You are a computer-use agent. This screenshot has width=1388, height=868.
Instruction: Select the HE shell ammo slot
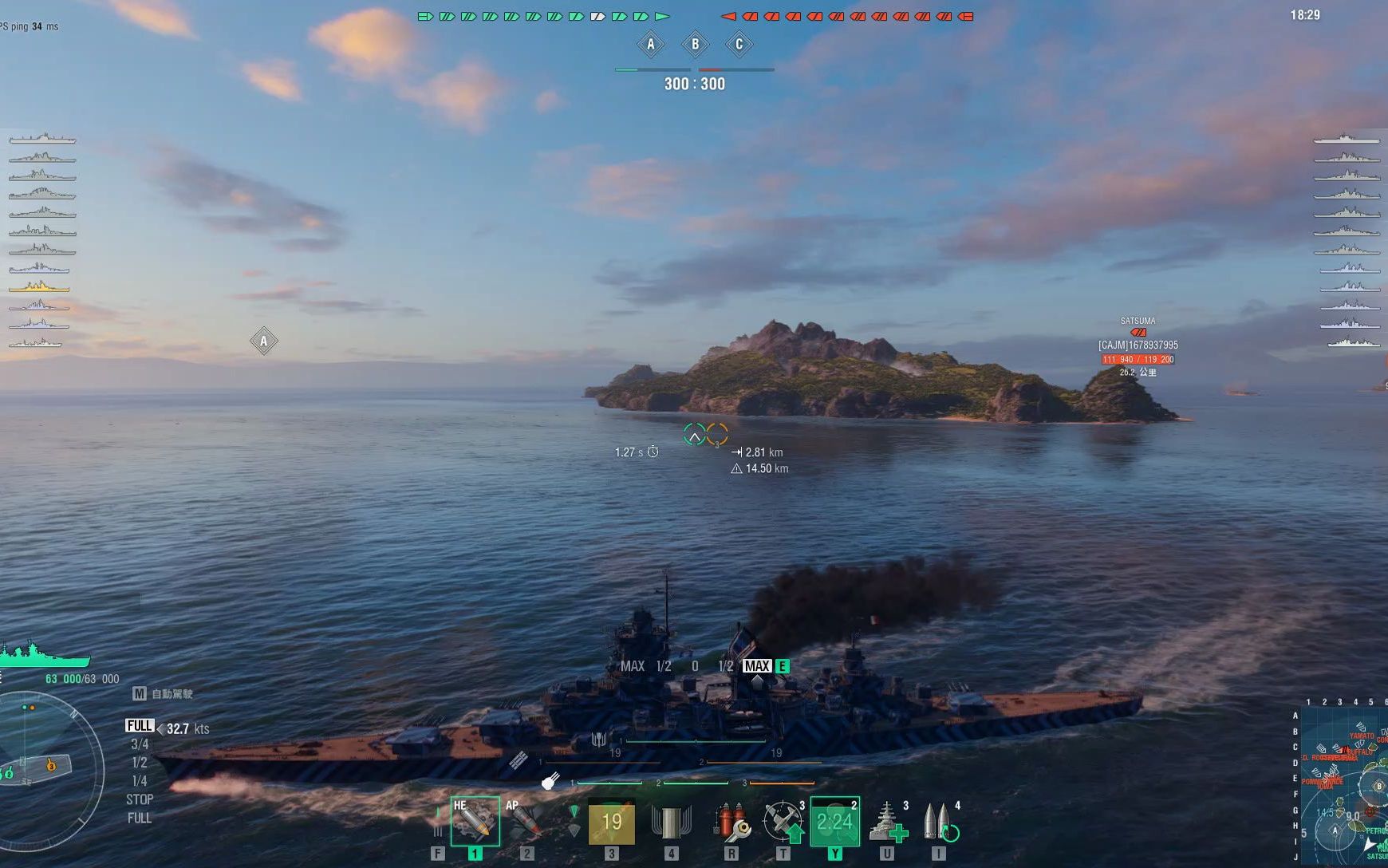tap(475, 822)
